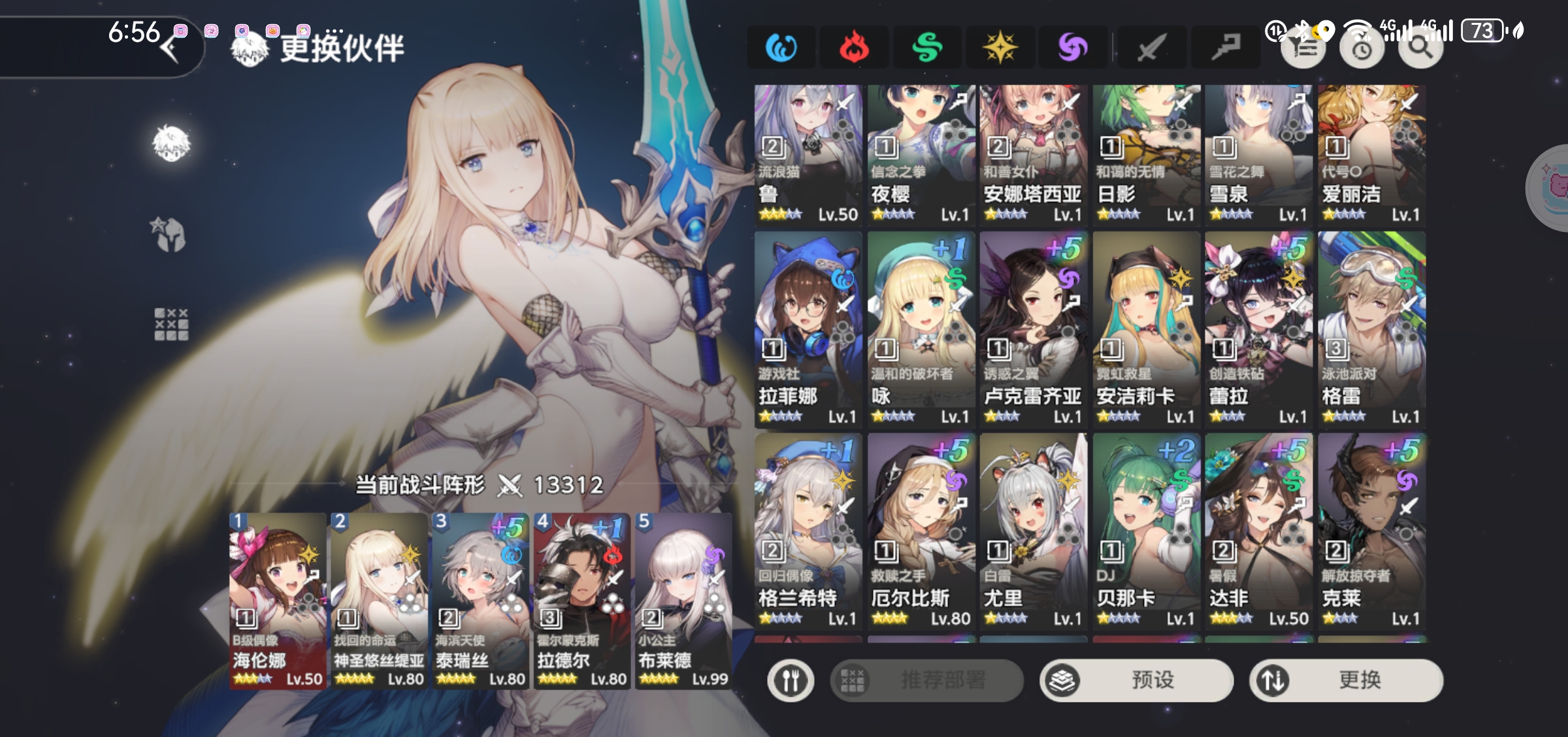The height and width of the screenshot is (737, 1568).
Task: Filter by the green wind element
Action: click(x=927, y=47)
